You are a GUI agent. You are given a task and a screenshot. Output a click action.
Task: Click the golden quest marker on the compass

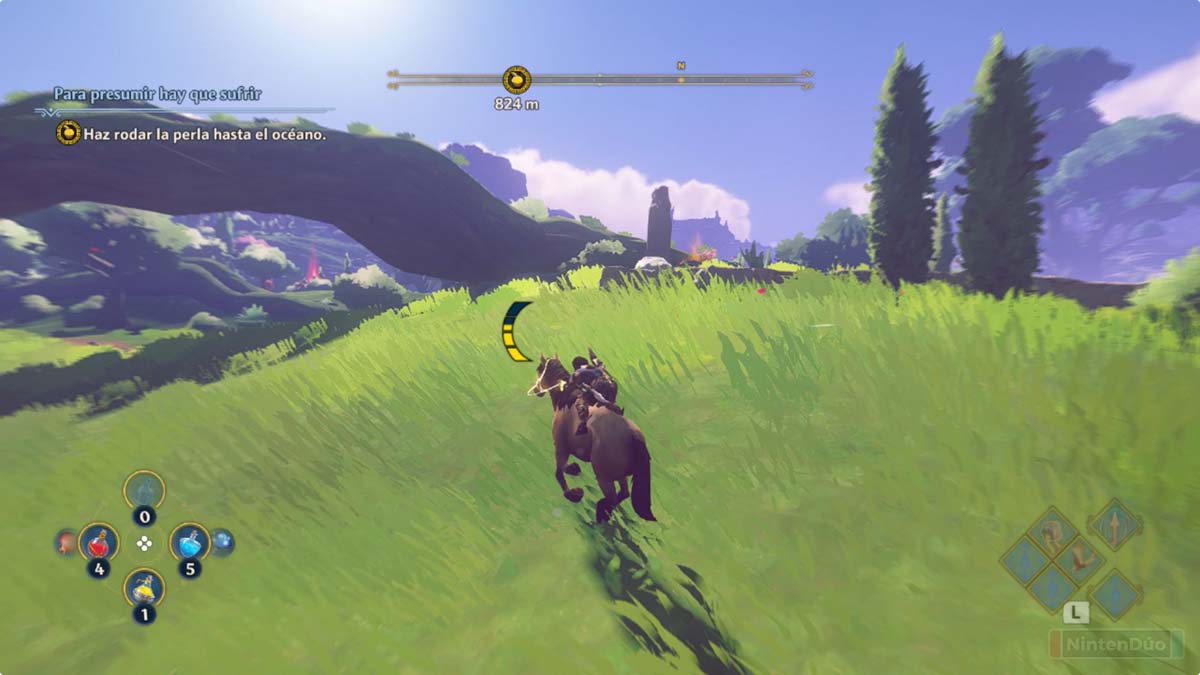[516, 79]
